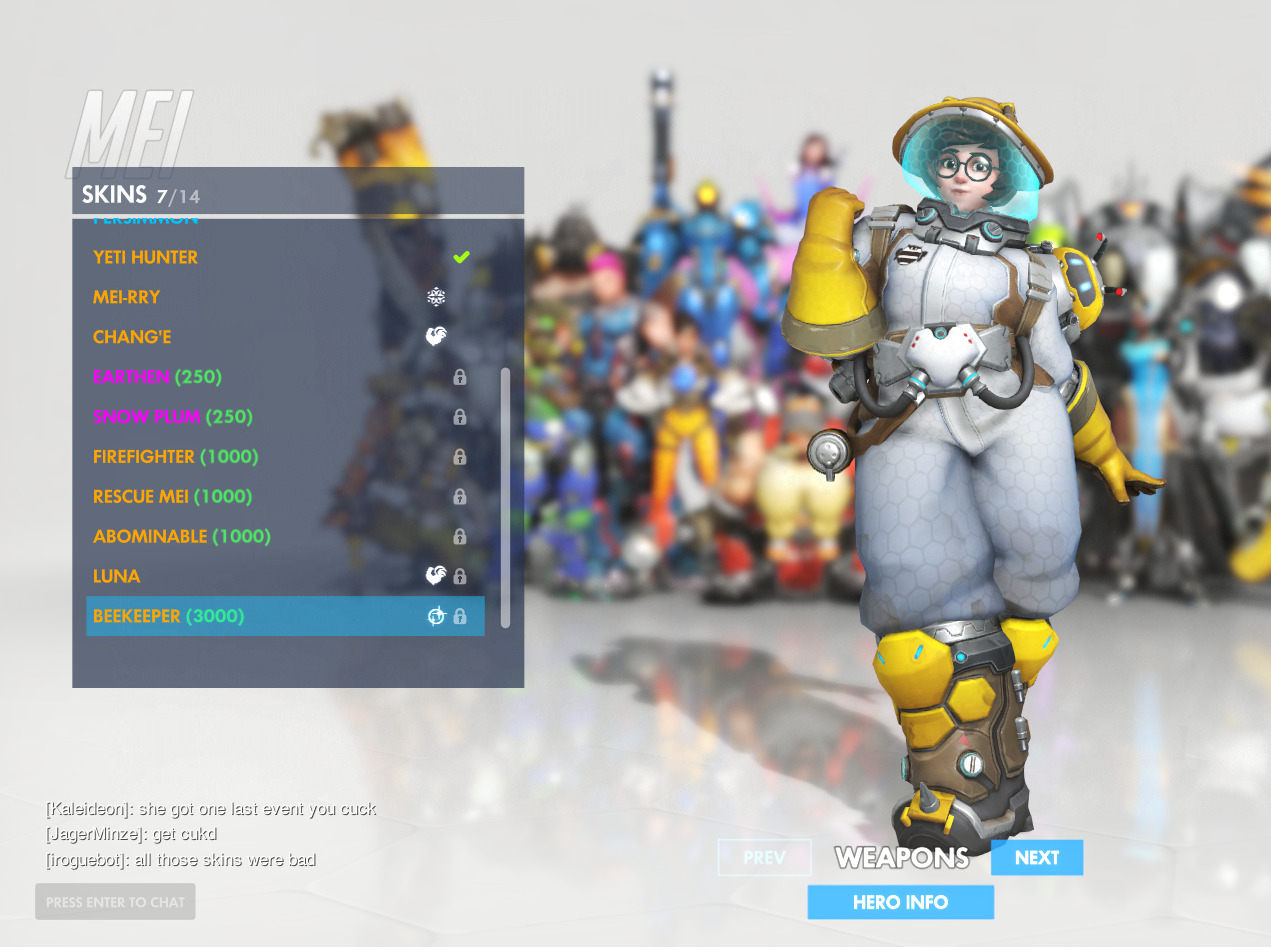Choose the Beekeeper skin for 3000
This screenshot has height=947, width=1271.
tap(168, 616)
